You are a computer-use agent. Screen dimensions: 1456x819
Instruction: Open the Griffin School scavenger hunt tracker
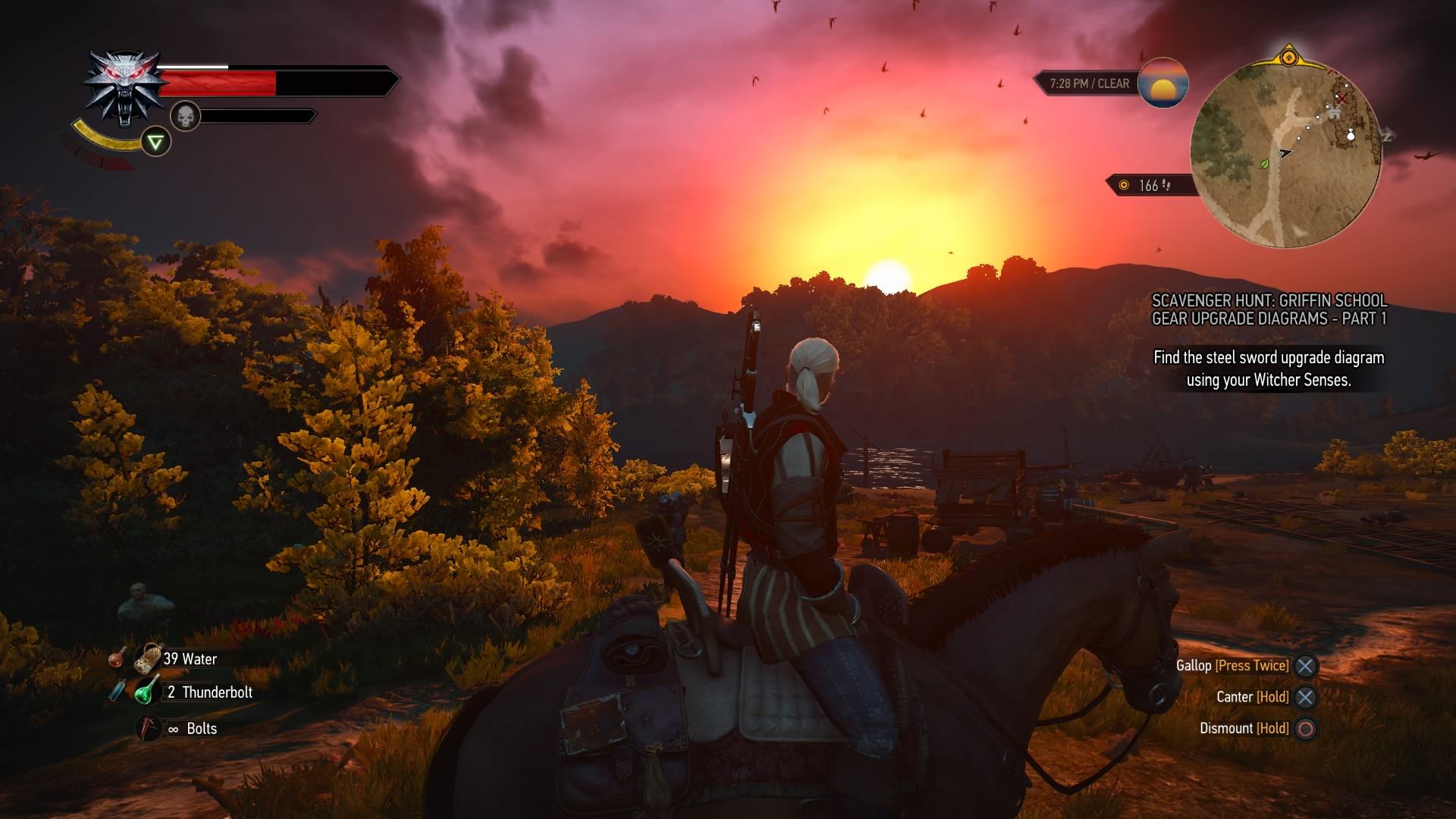(x=1269, y=309)
